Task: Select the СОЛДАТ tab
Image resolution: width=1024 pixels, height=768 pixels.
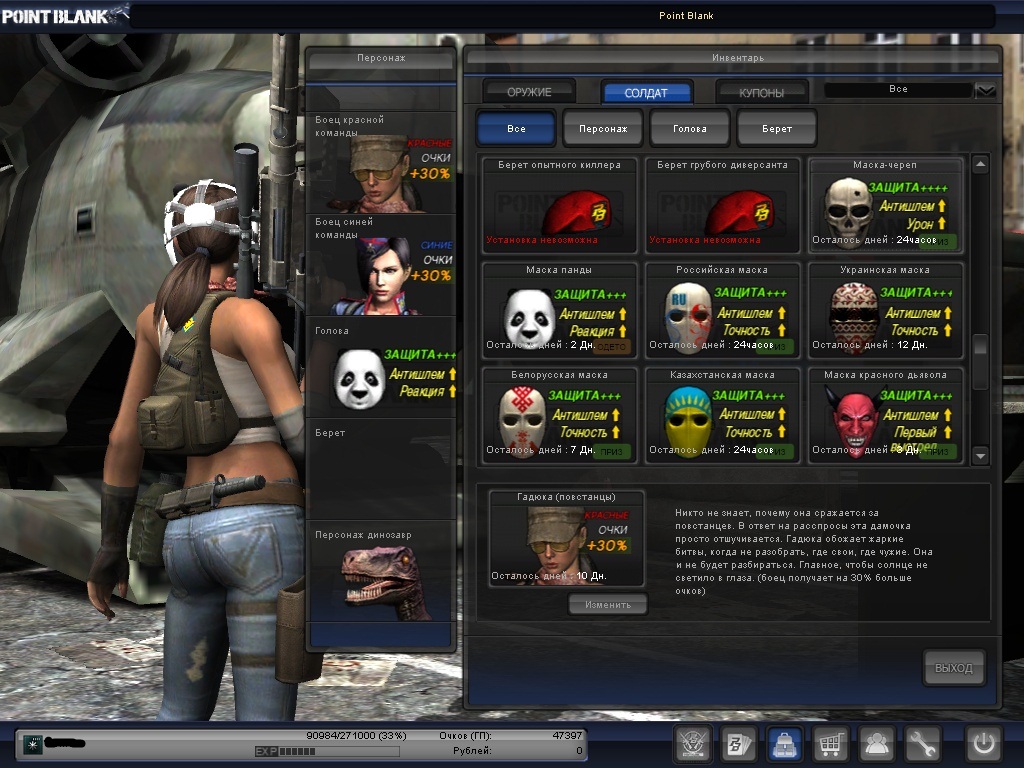Action: 646,92
